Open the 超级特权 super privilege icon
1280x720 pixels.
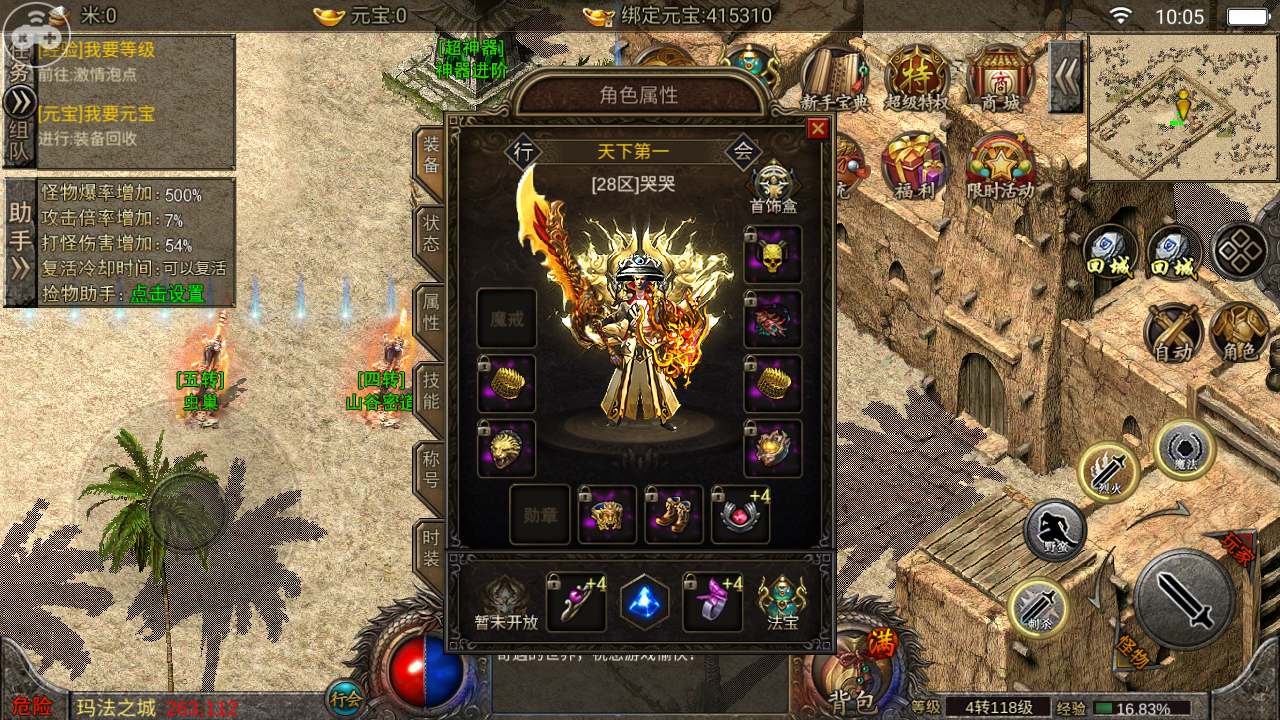[915, 78]
